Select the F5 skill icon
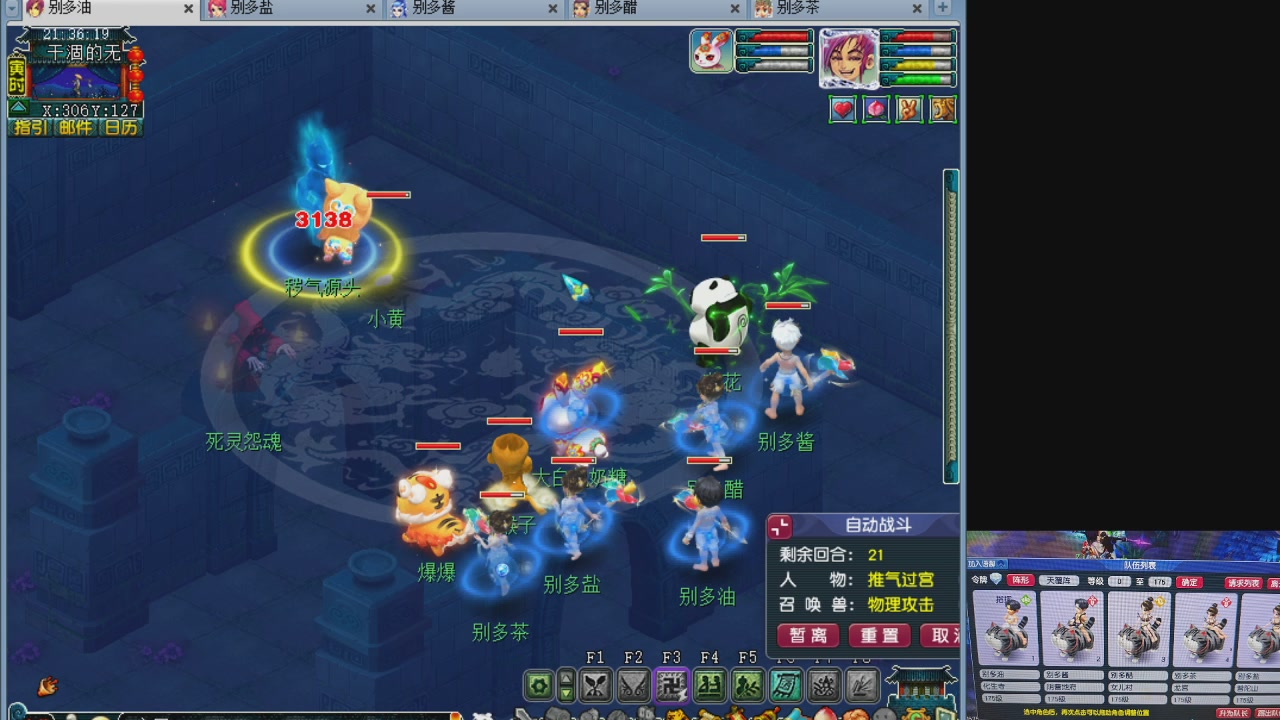1280x720 pixels. click(x=747, y=686)
